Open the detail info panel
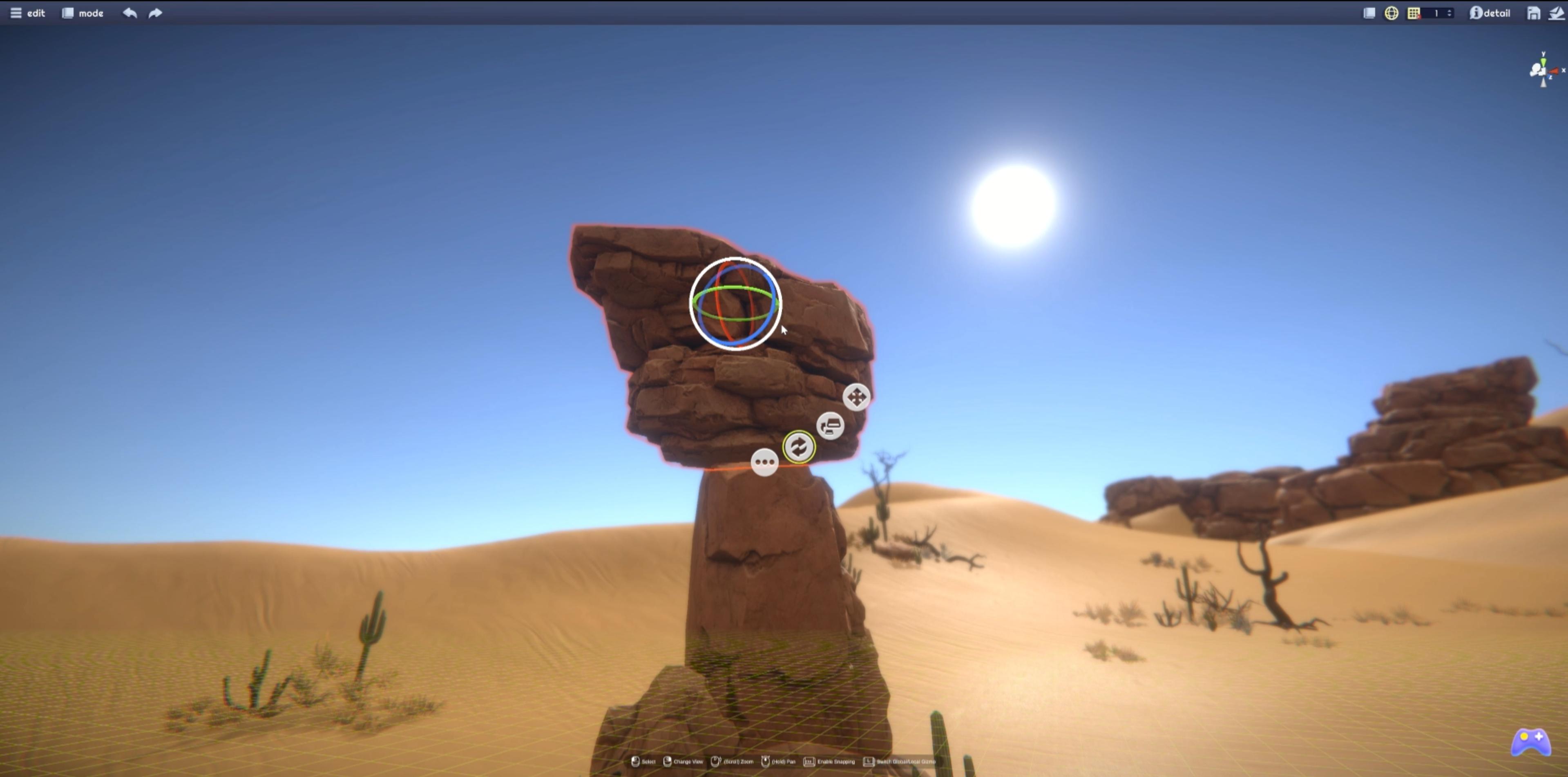This screenshot has height=777, width=1568. click(1490, 13)
